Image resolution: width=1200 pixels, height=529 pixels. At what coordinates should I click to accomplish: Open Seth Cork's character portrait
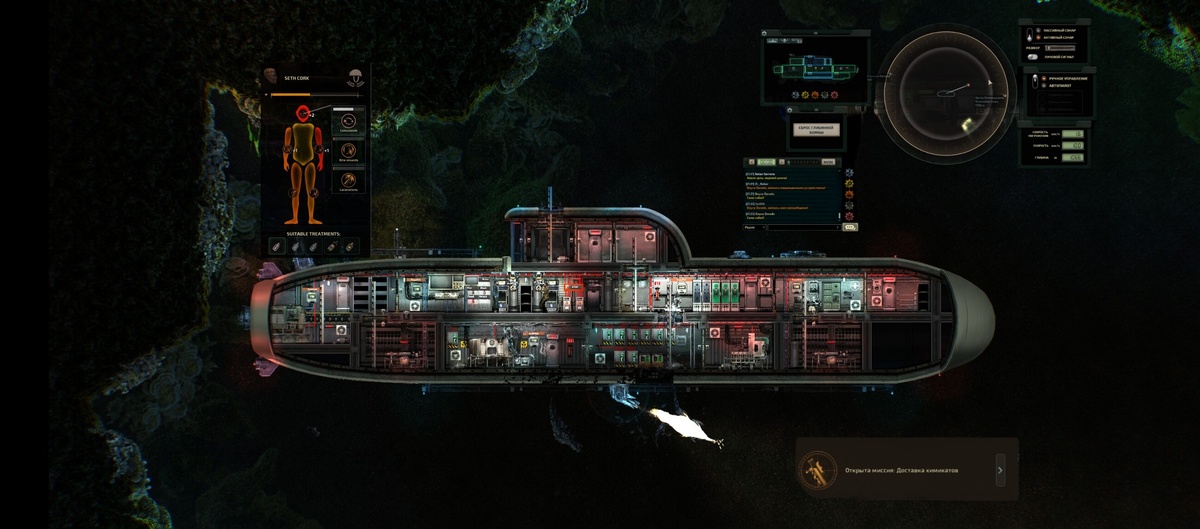point(271,77)
